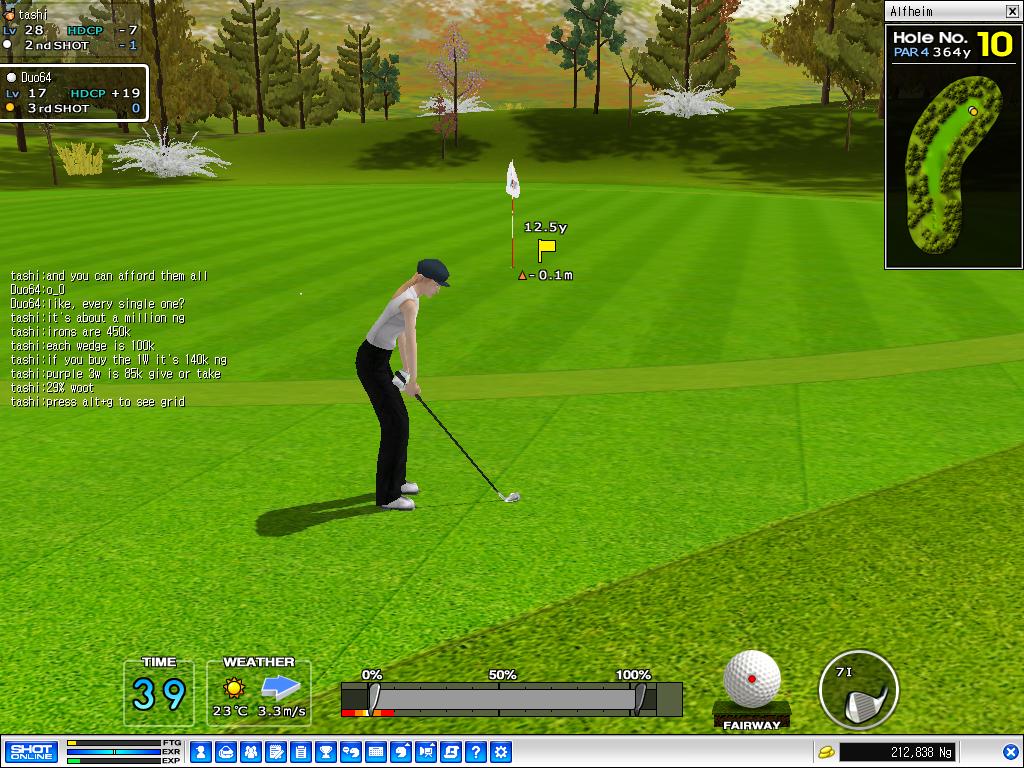Open the character profile toolbar icon
1024x768 pixels.
click(201, 752)
